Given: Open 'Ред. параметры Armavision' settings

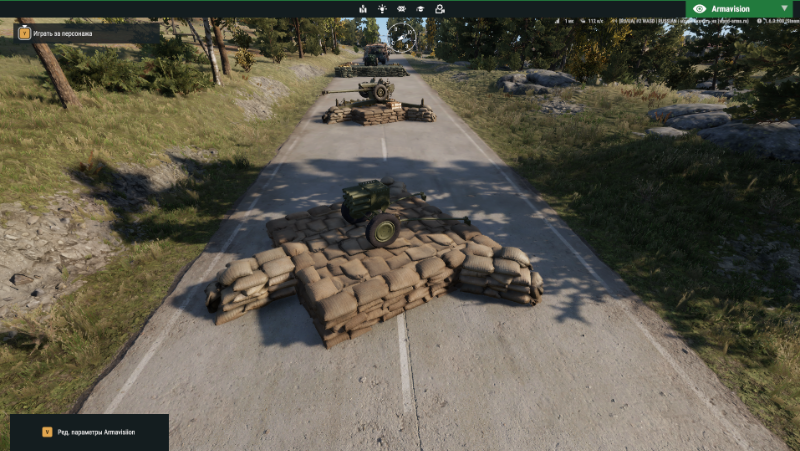Looking at the screenshot, I should tap(89, 432).
